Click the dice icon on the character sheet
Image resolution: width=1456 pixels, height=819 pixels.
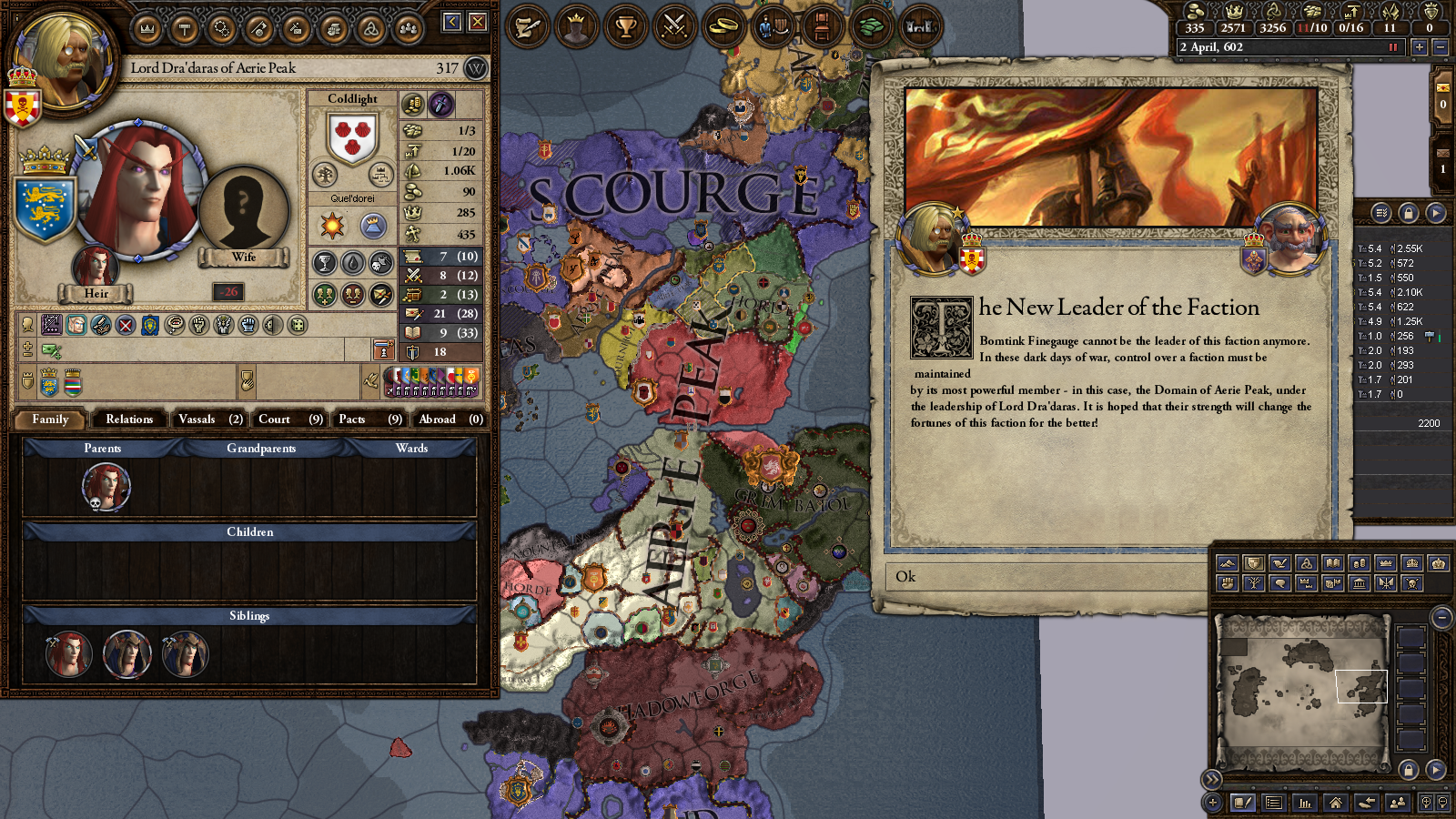pos(296,323)
